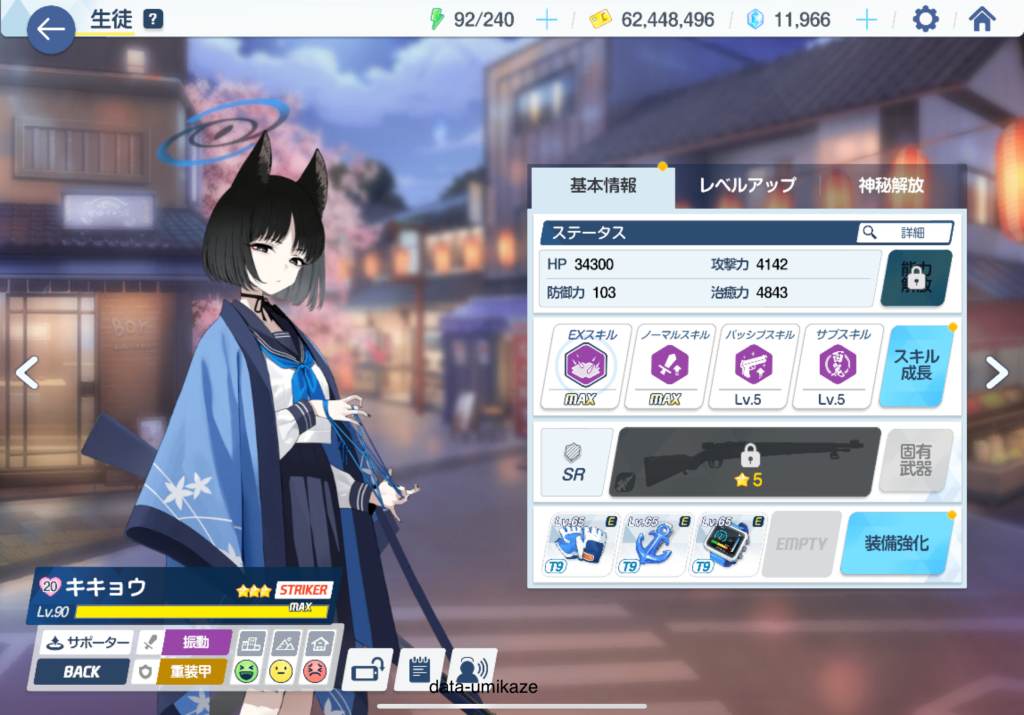This screenshot has height=715, width=1024.
Task: Open the help question mark icon
Action: point(152,19)
